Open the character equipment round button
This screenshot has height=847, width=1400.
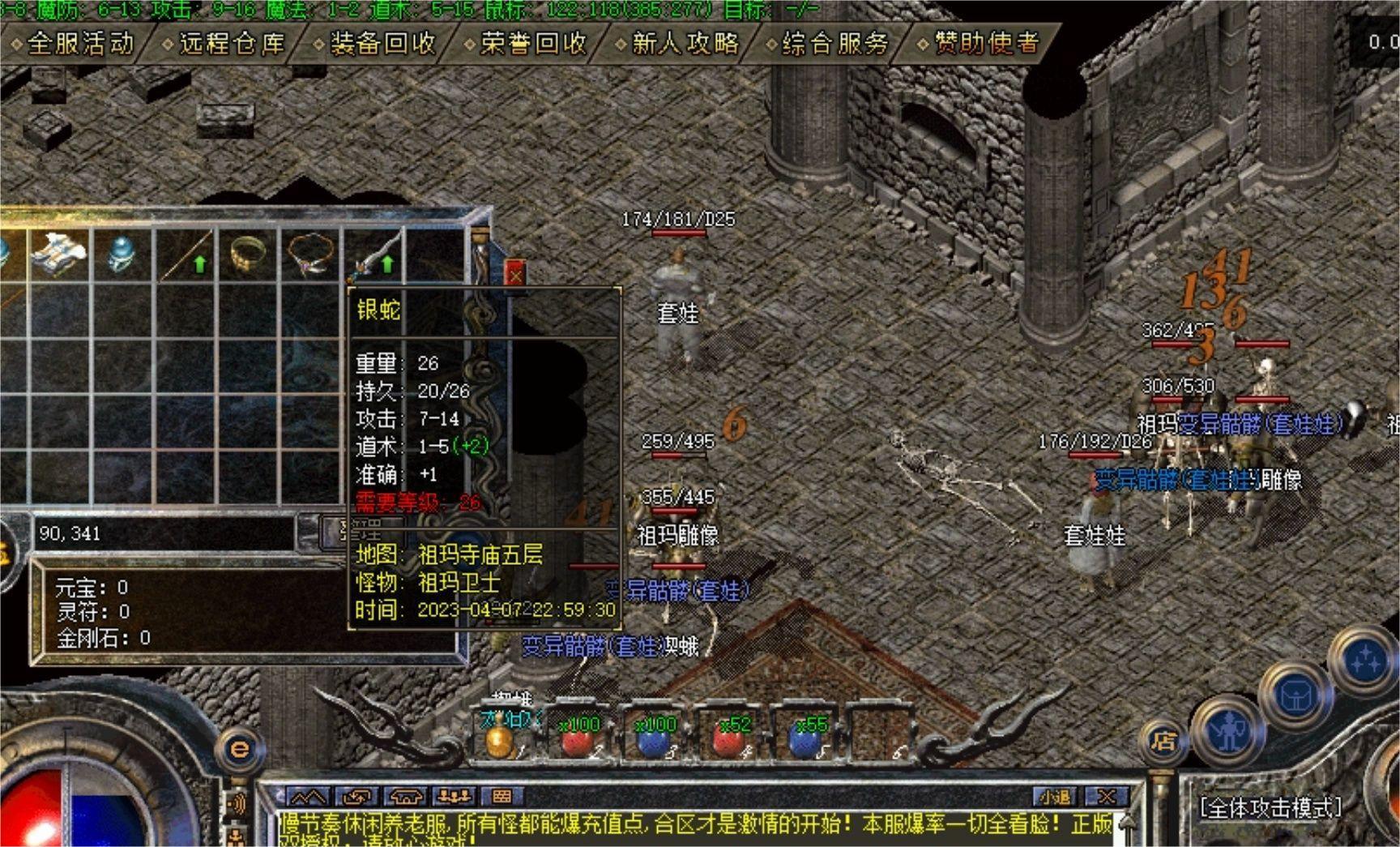[x=1230, y=732]
